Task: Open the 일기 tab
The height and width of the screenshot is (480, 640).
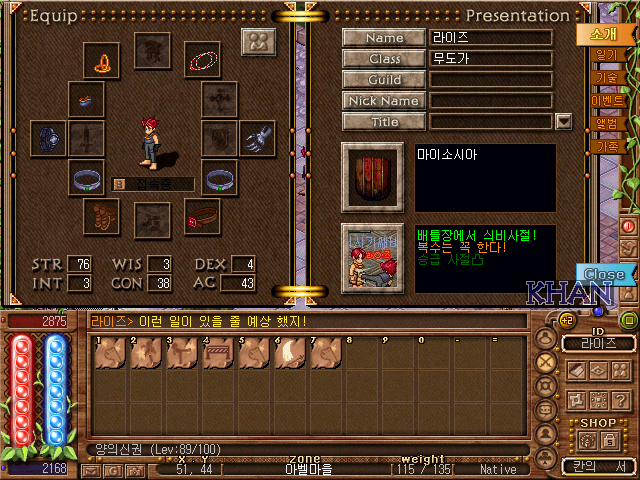Action: [x=606, y=55]
